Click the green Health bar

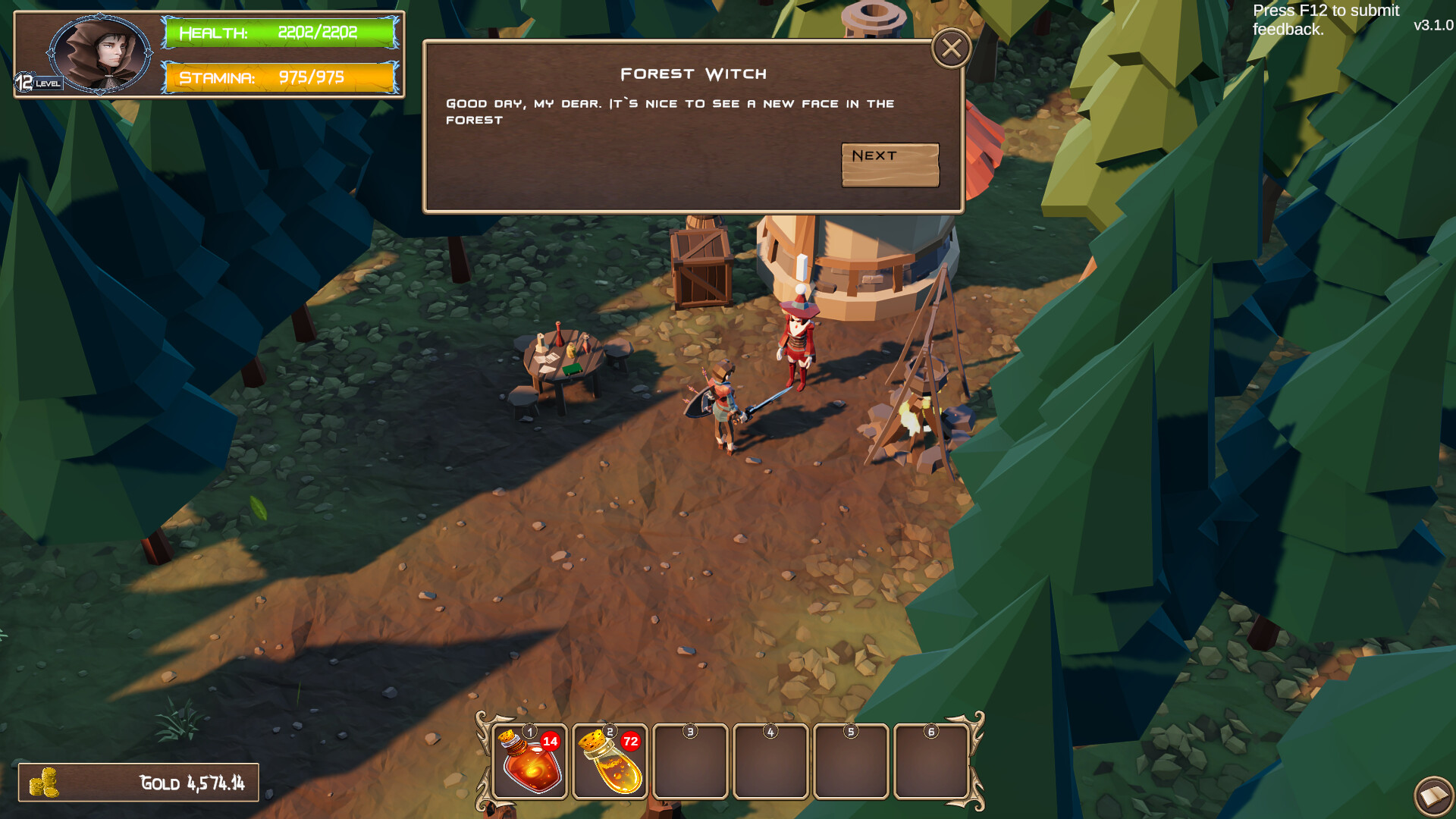(281, 33)
